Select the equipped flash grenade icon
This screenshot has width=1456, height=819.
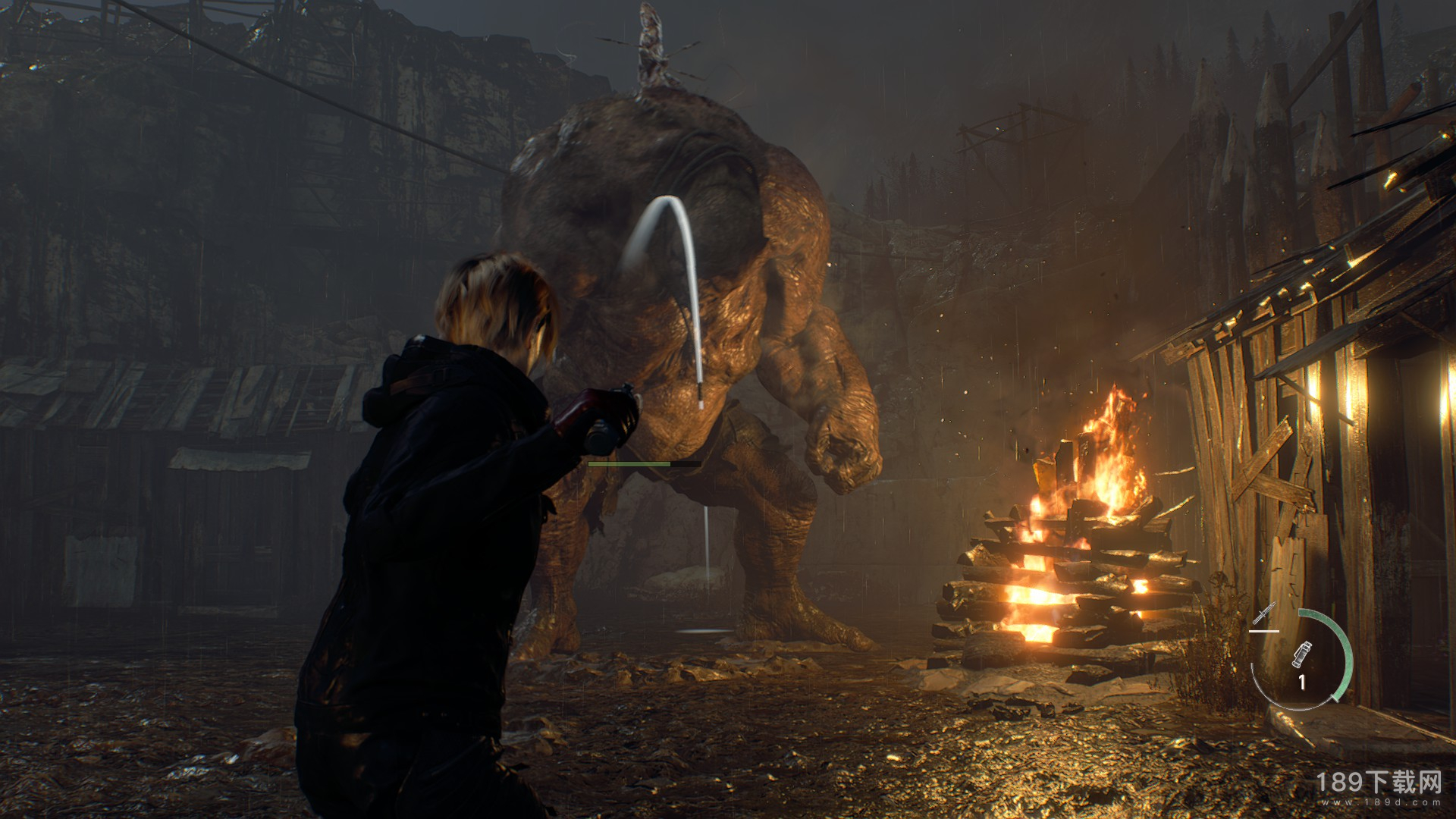1301,653
